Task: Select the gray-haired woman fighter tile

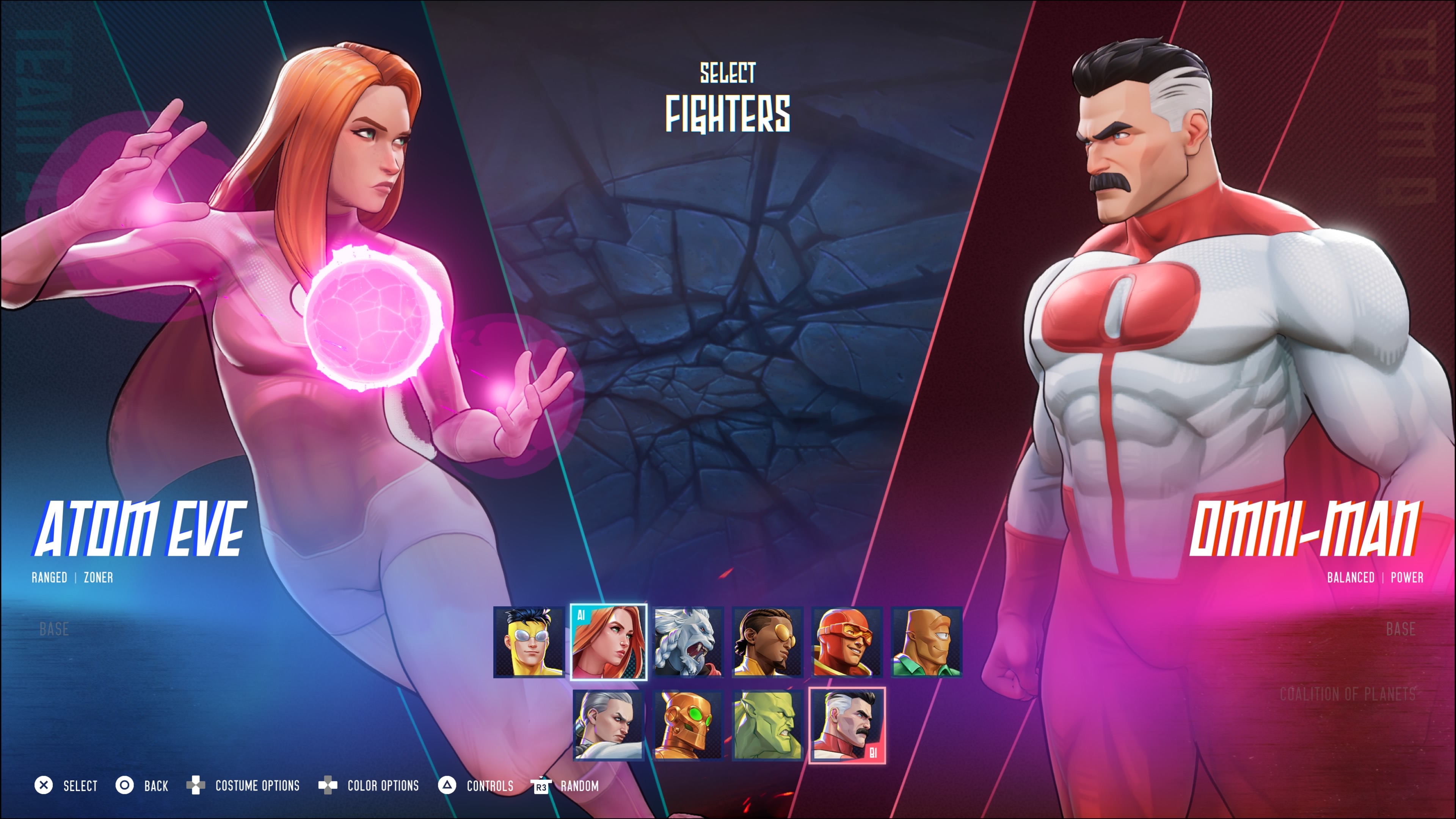Action: [609, 726]
